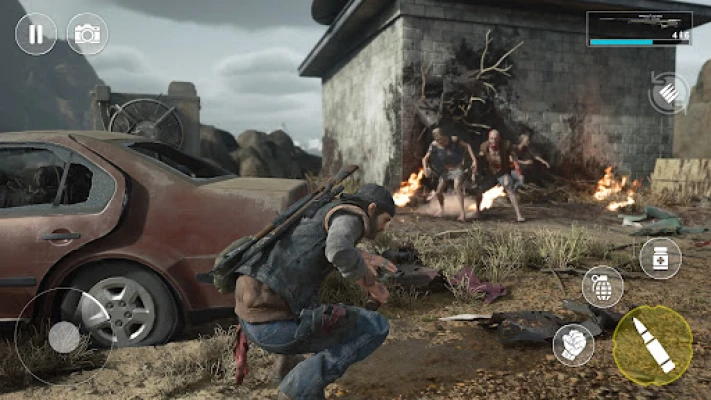Tap the virtual movement joystick
Screen dimensions: 711x400
pos(64,337)
